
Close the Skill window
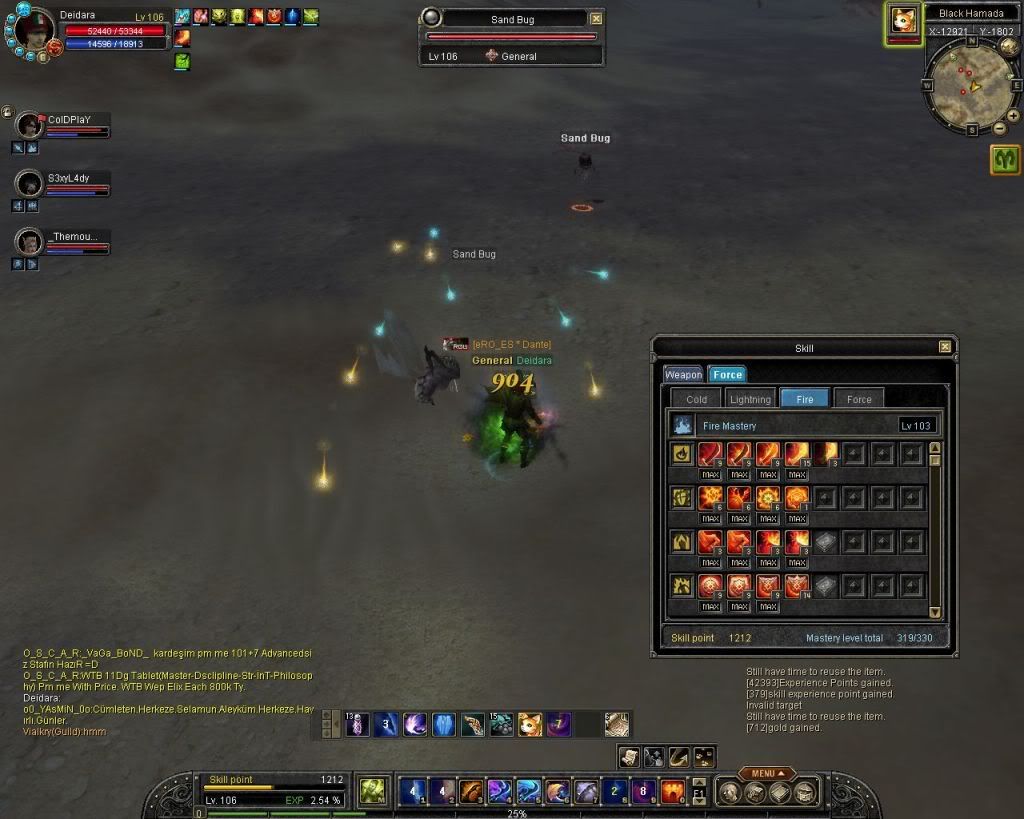coord(945,347)
